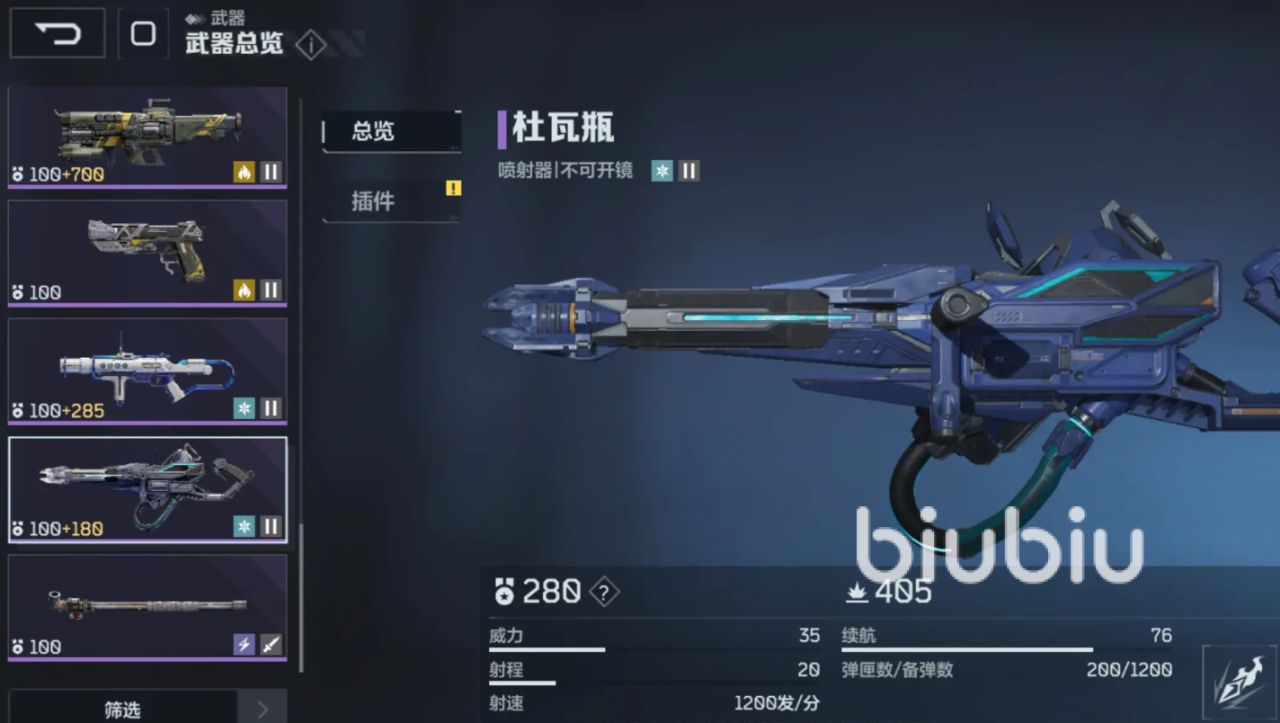
Task: Click the arrow button beside 筛选
Action: 262,709
